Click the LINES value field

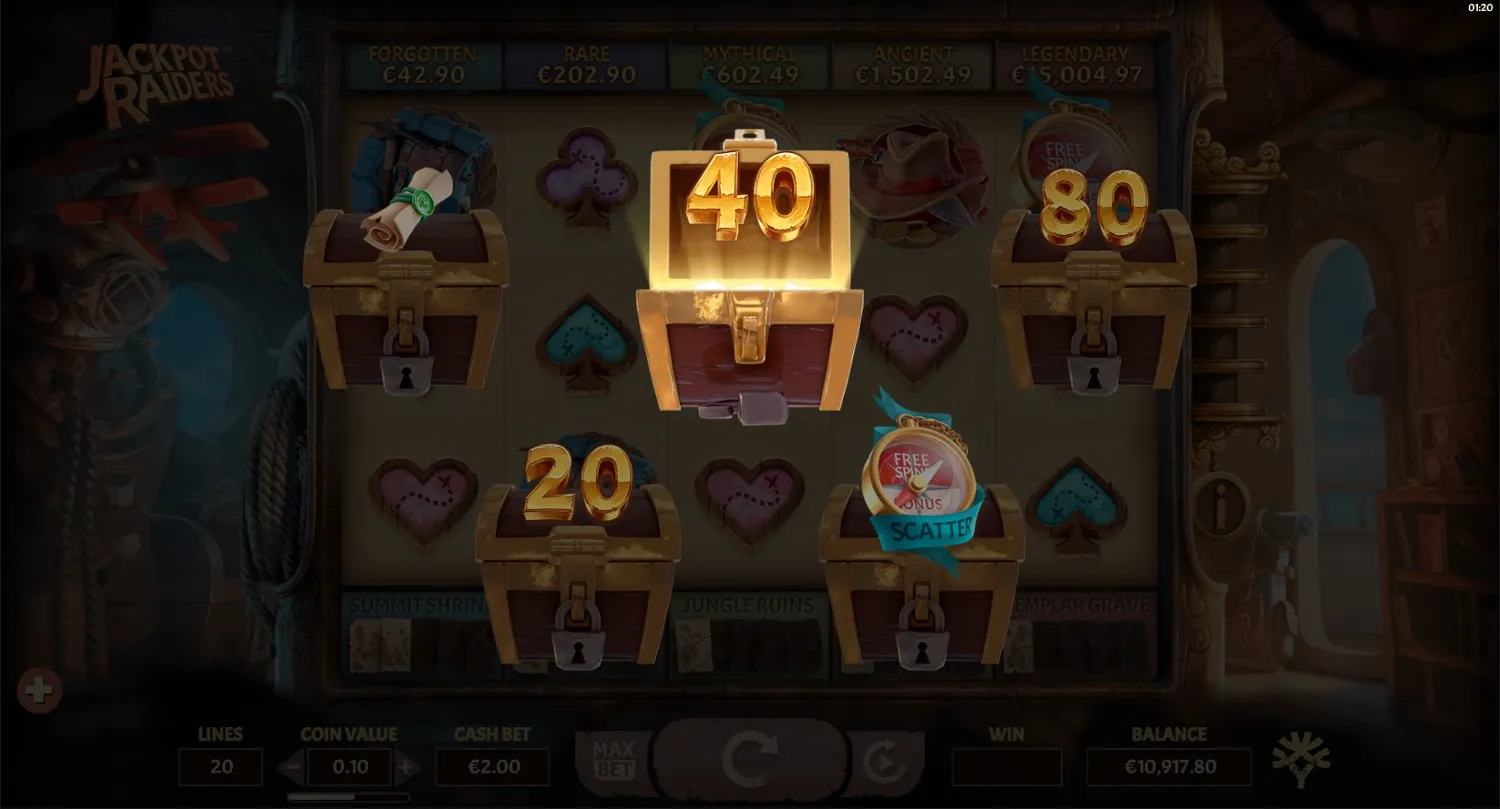(220, 768)
